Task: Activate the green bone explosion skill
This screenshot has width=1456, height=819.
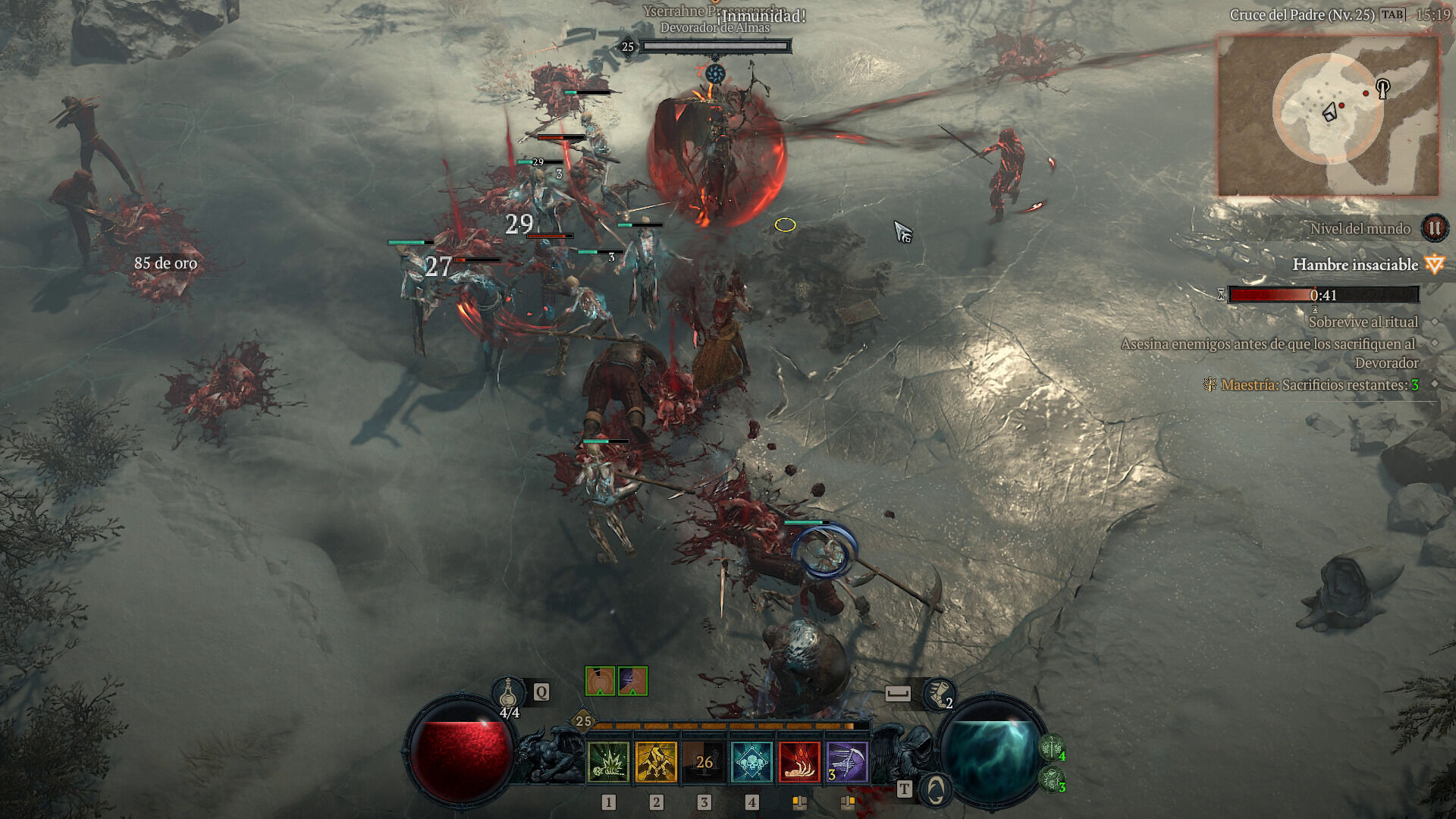Action: (x=607, y=762)
